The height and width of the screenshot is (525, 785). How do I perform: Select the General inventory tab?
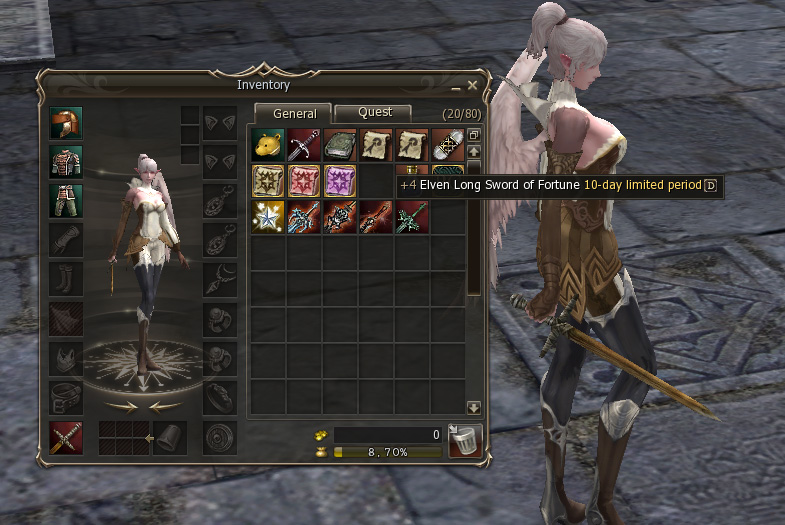tap(294, 114)
